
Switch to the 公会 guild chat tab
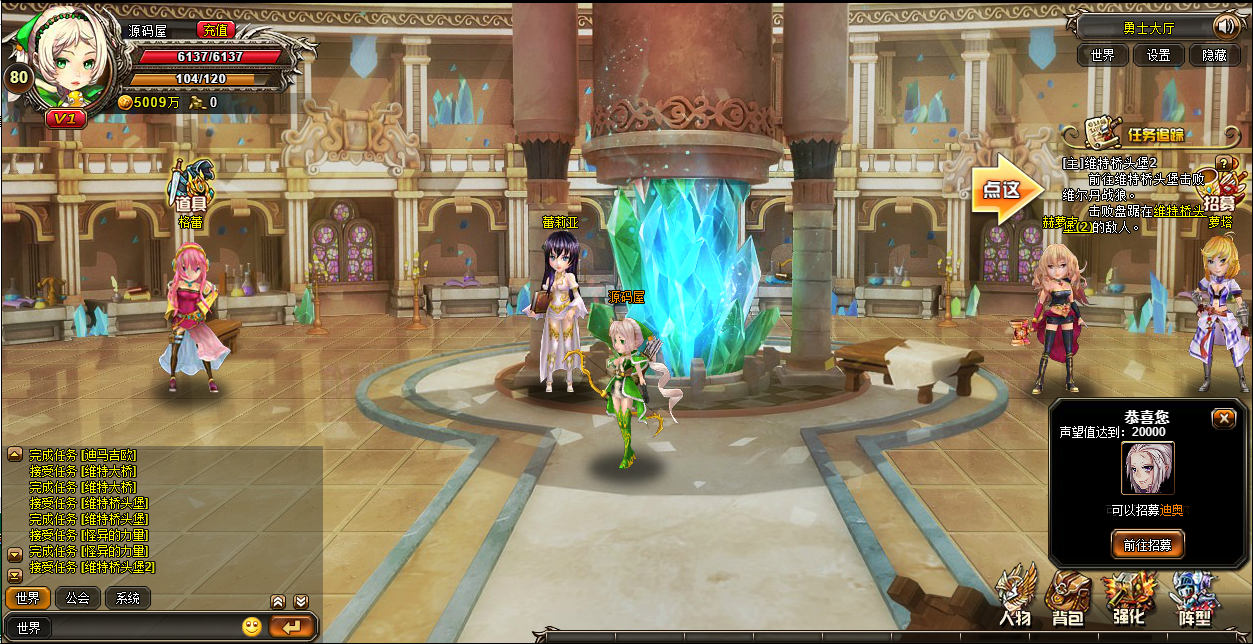click(77, 598)
